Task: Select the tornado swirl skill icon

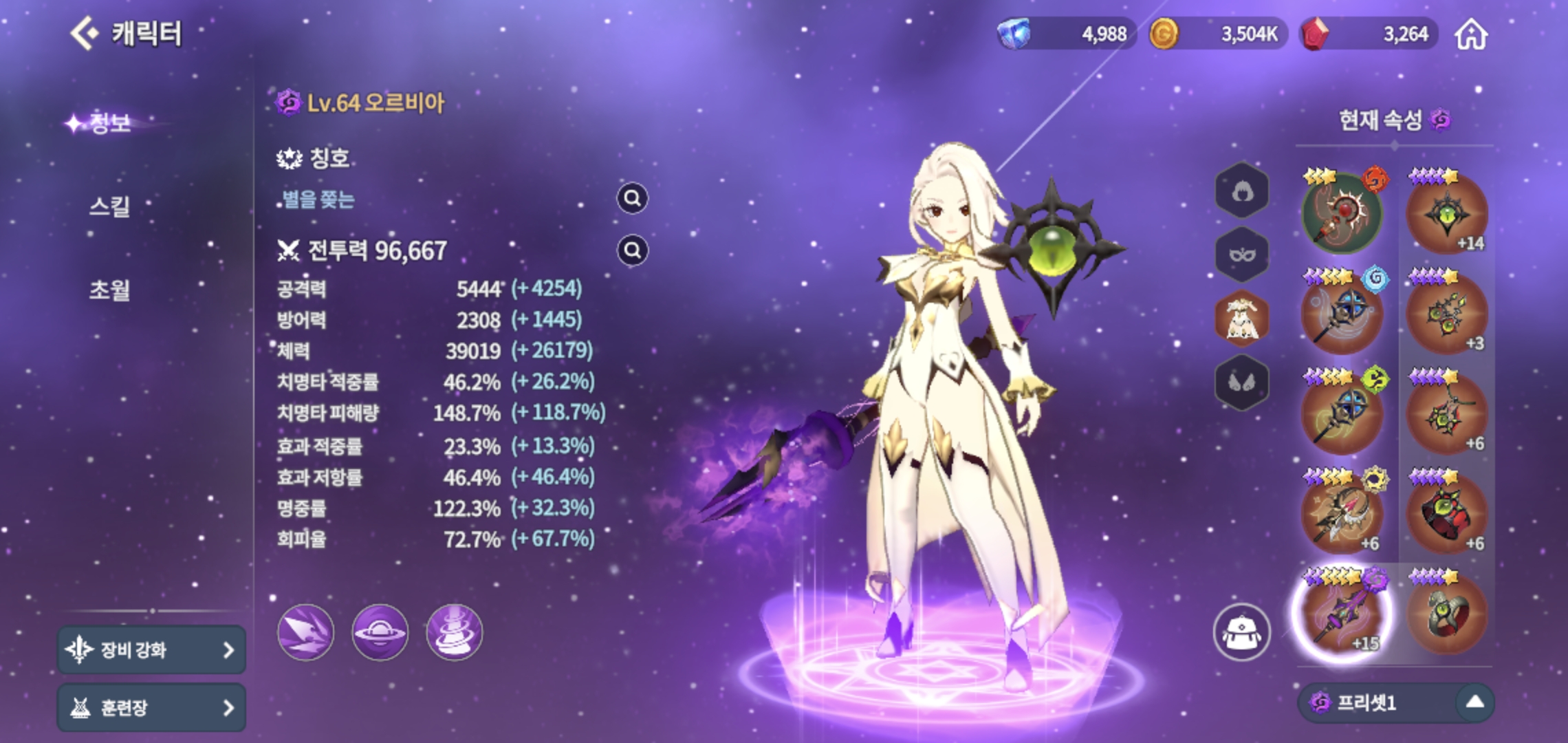Action: [454, 632]
